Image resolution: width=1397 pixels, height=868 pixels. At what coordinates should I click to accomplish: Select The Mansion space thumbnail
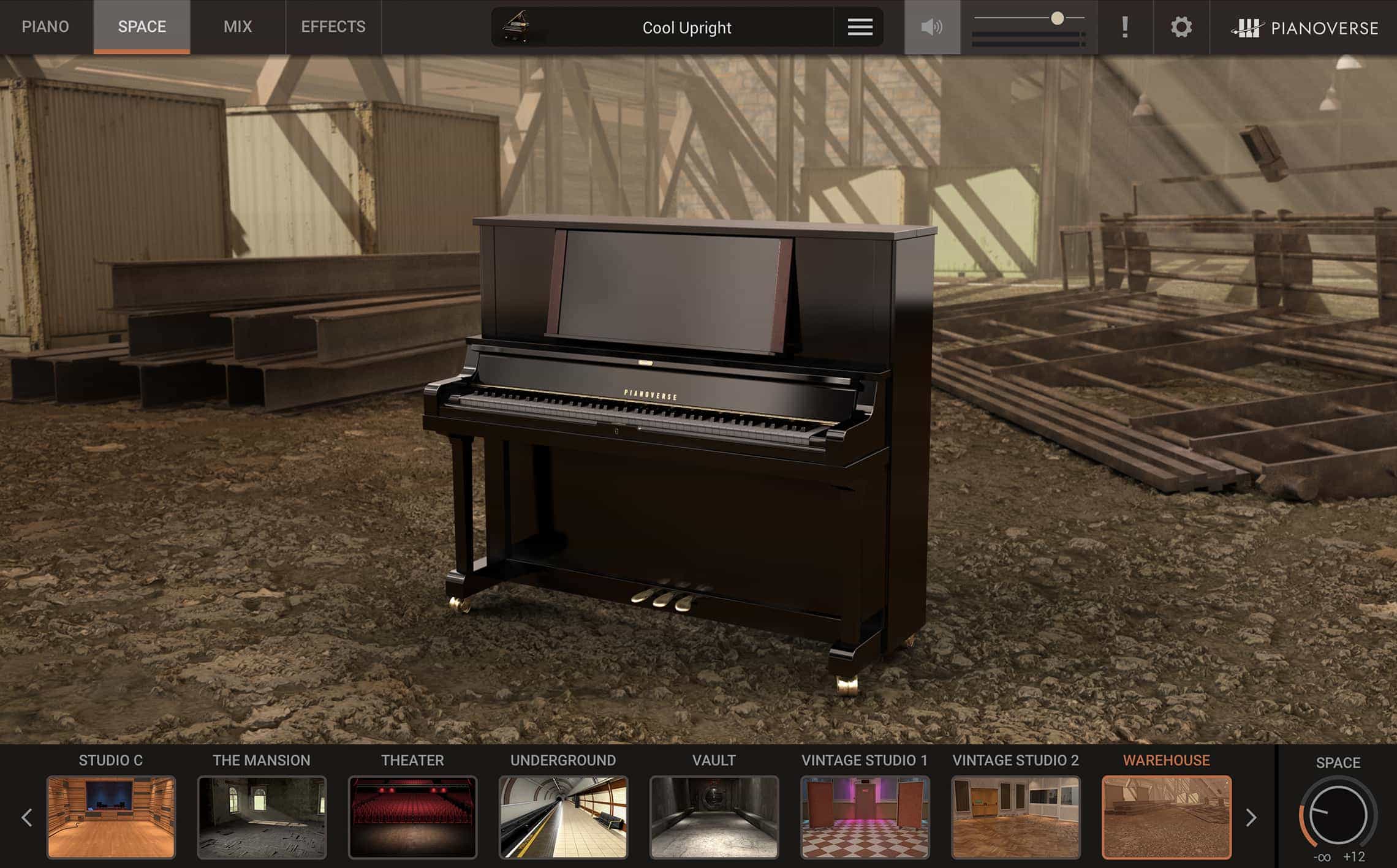pos(262,817)
